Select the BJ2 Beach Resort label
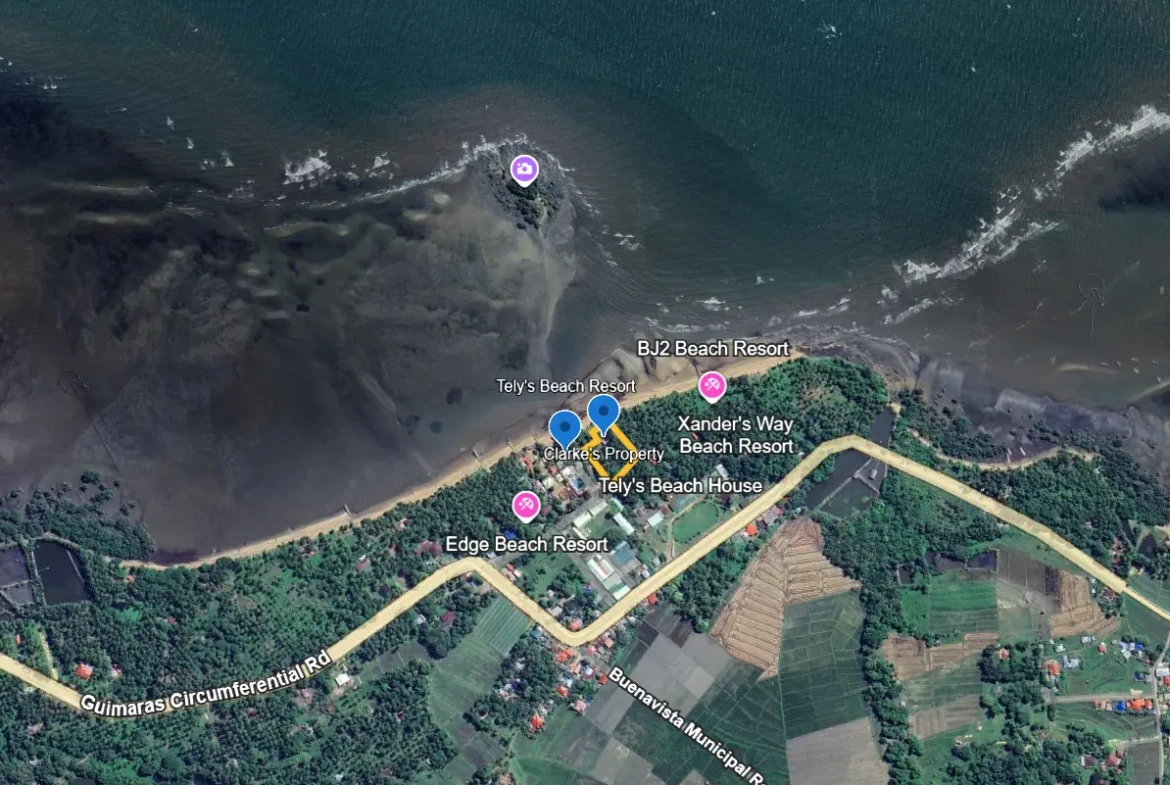 click(x=713, y=349)
